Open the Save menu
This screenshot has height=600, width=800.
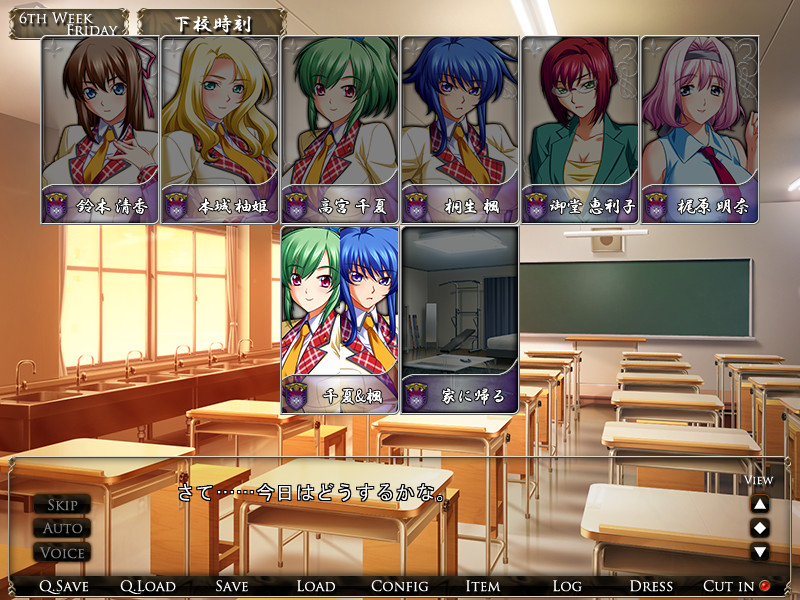pos(232,586)
